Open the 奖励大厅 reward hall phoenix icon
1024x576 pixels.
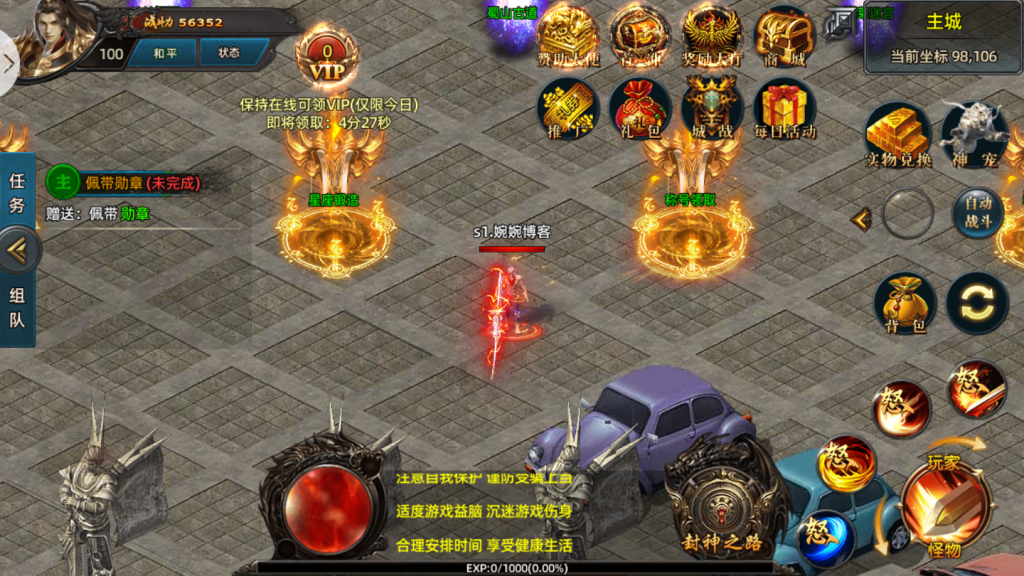click(711, 39)
